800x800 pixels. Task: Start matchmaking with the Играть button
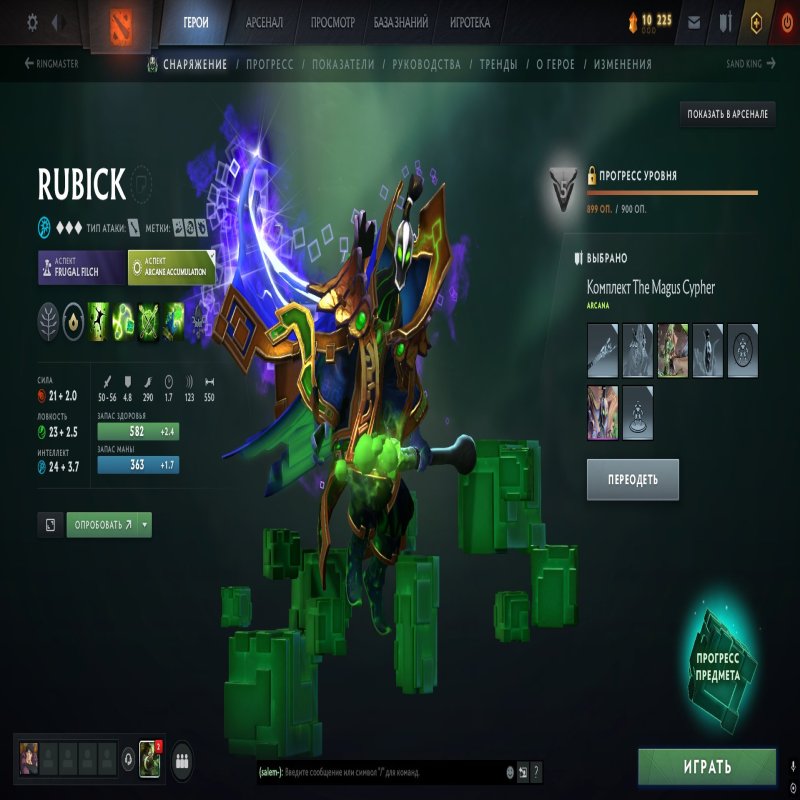point(707,767)
